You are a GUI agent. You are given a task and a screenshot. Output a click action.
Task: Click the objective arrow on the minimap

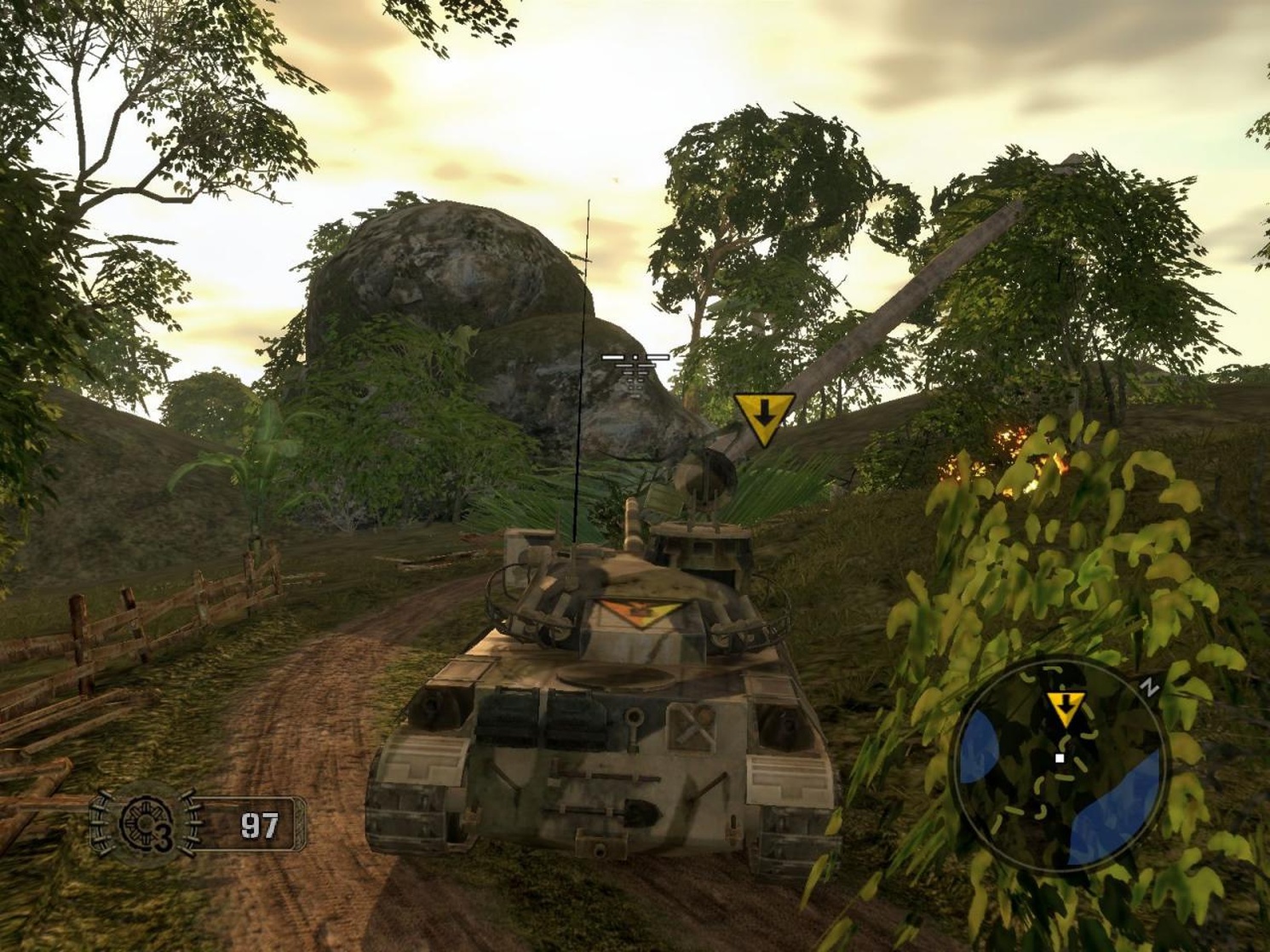1065,707
